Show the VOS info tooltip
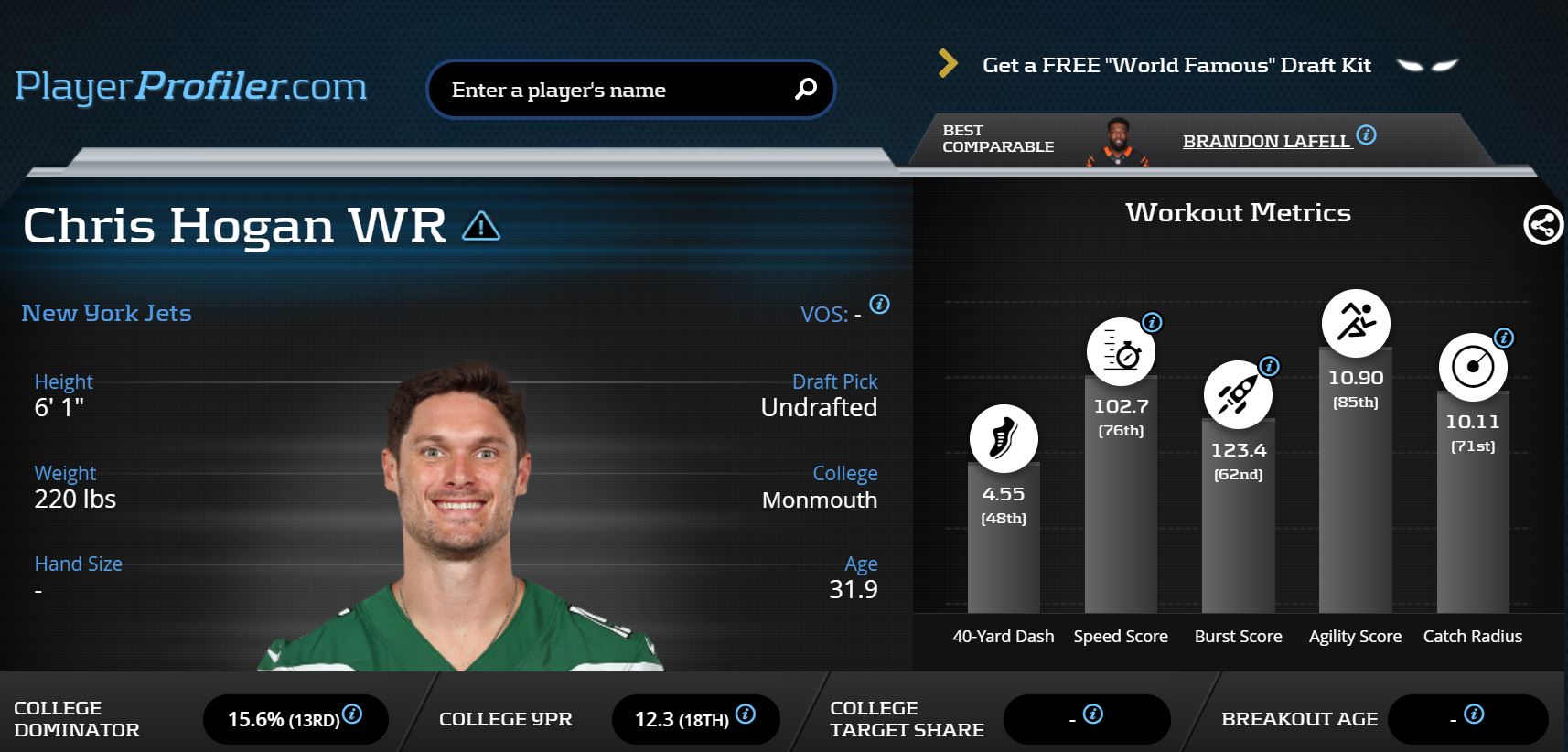Viewport: 1568px width, 752px height. pos(879,305)
